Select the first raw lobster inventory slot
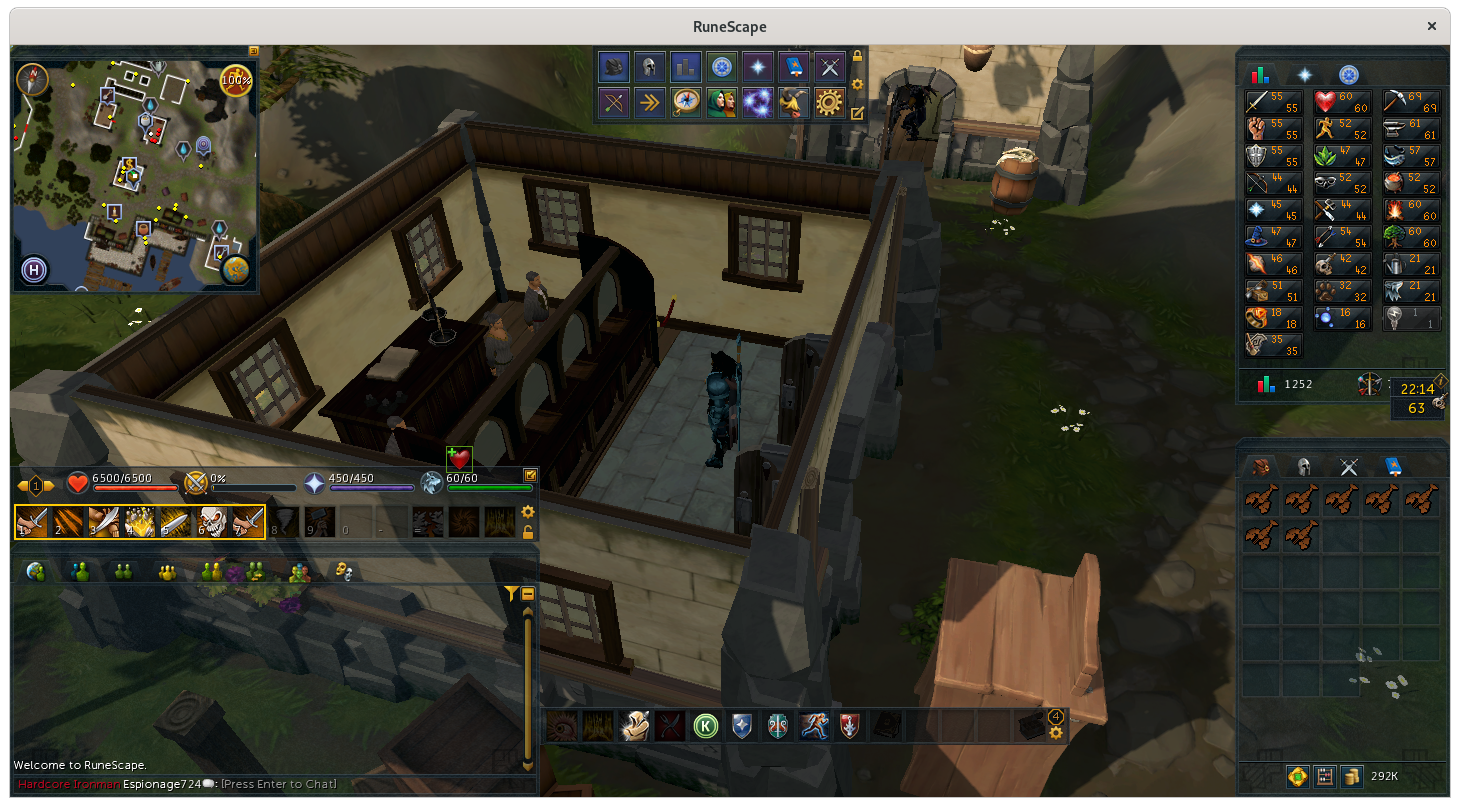Viewport: 1460px width, 807px height. 1262,499
